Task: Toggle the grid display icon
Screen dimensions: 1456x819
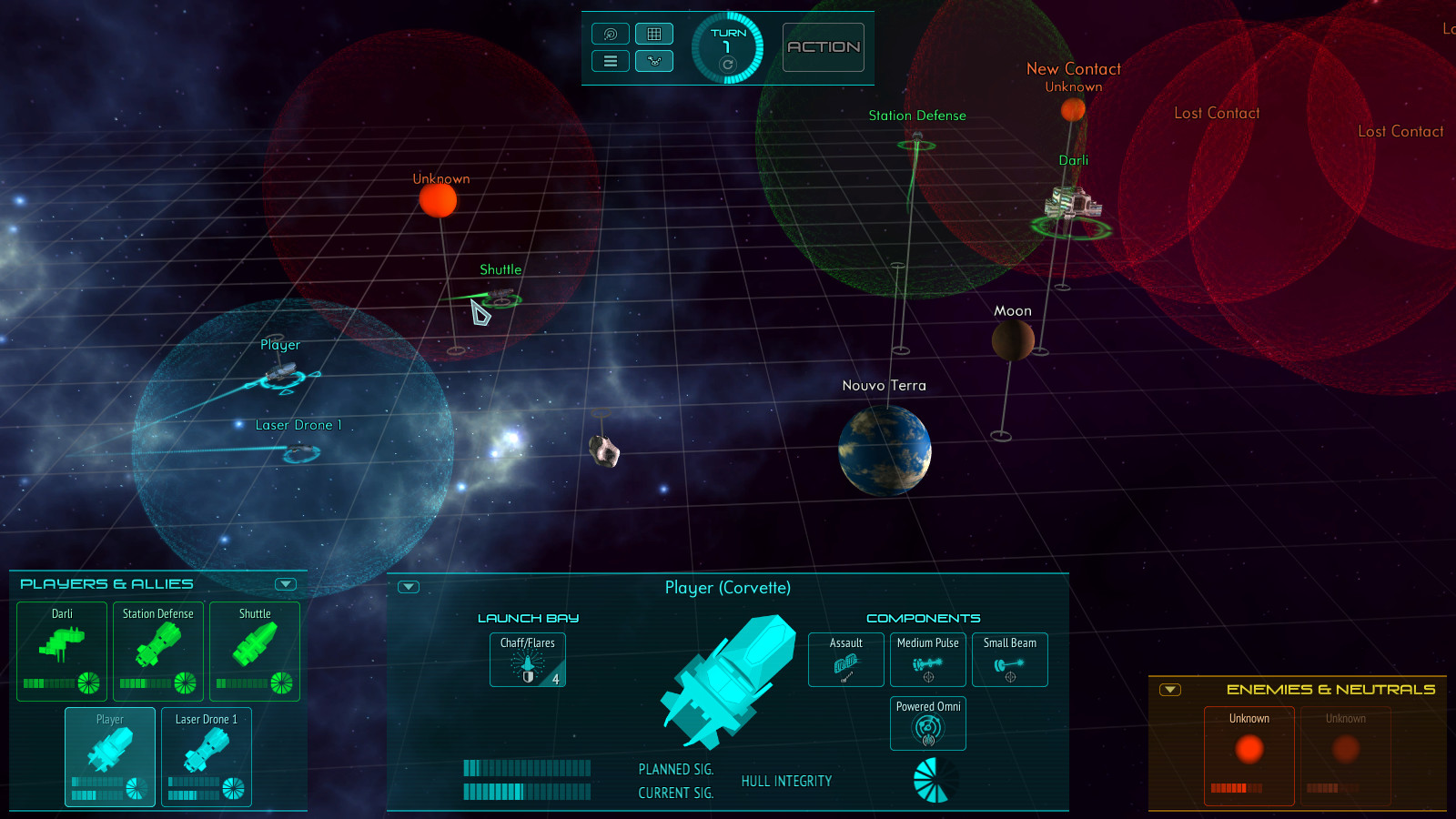Action: point(654,33)
